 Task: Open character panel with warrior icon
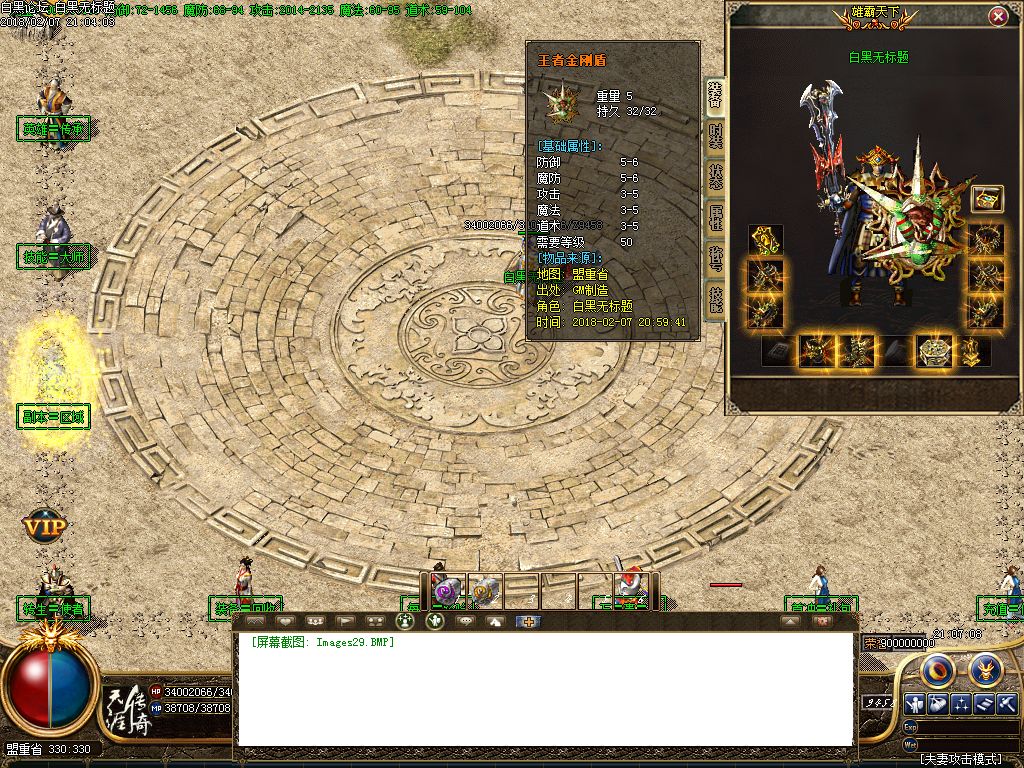tap(913, 703)
